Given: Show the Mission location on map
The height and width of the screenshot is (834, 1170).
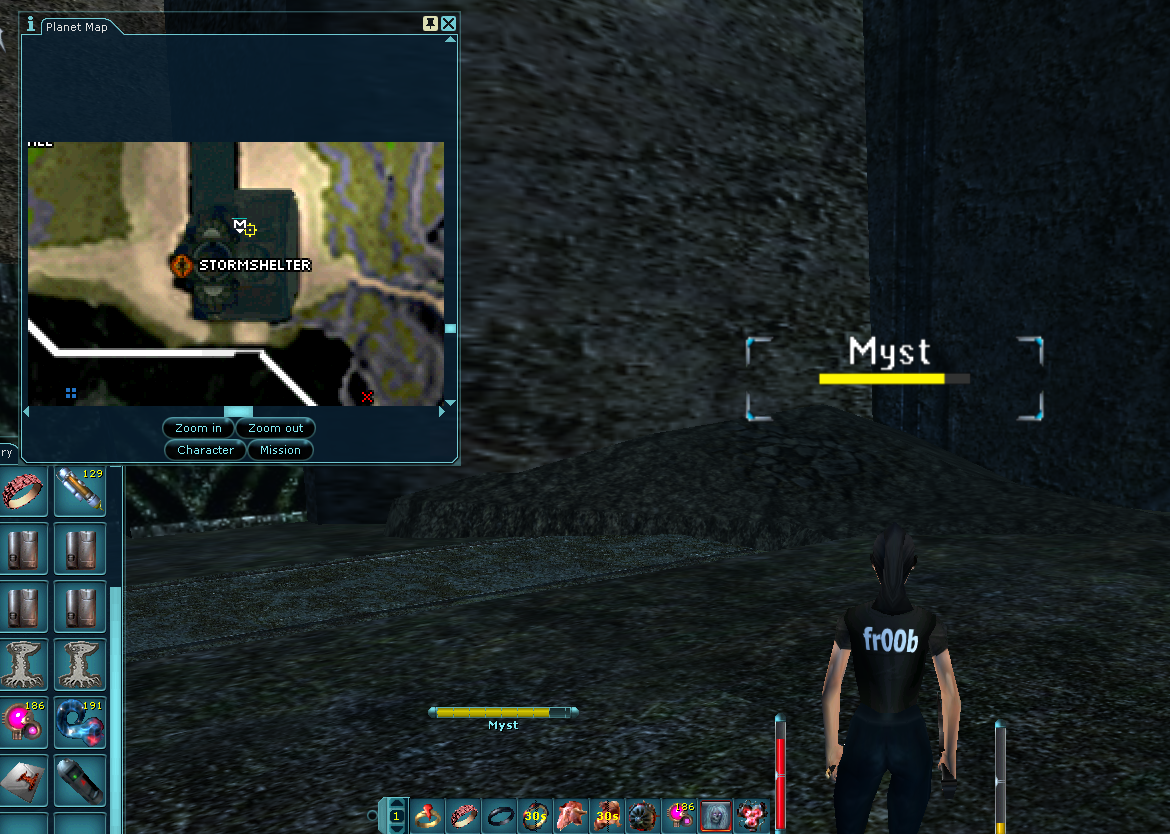Looking at the screenshot, I should [x=280, y=450].
